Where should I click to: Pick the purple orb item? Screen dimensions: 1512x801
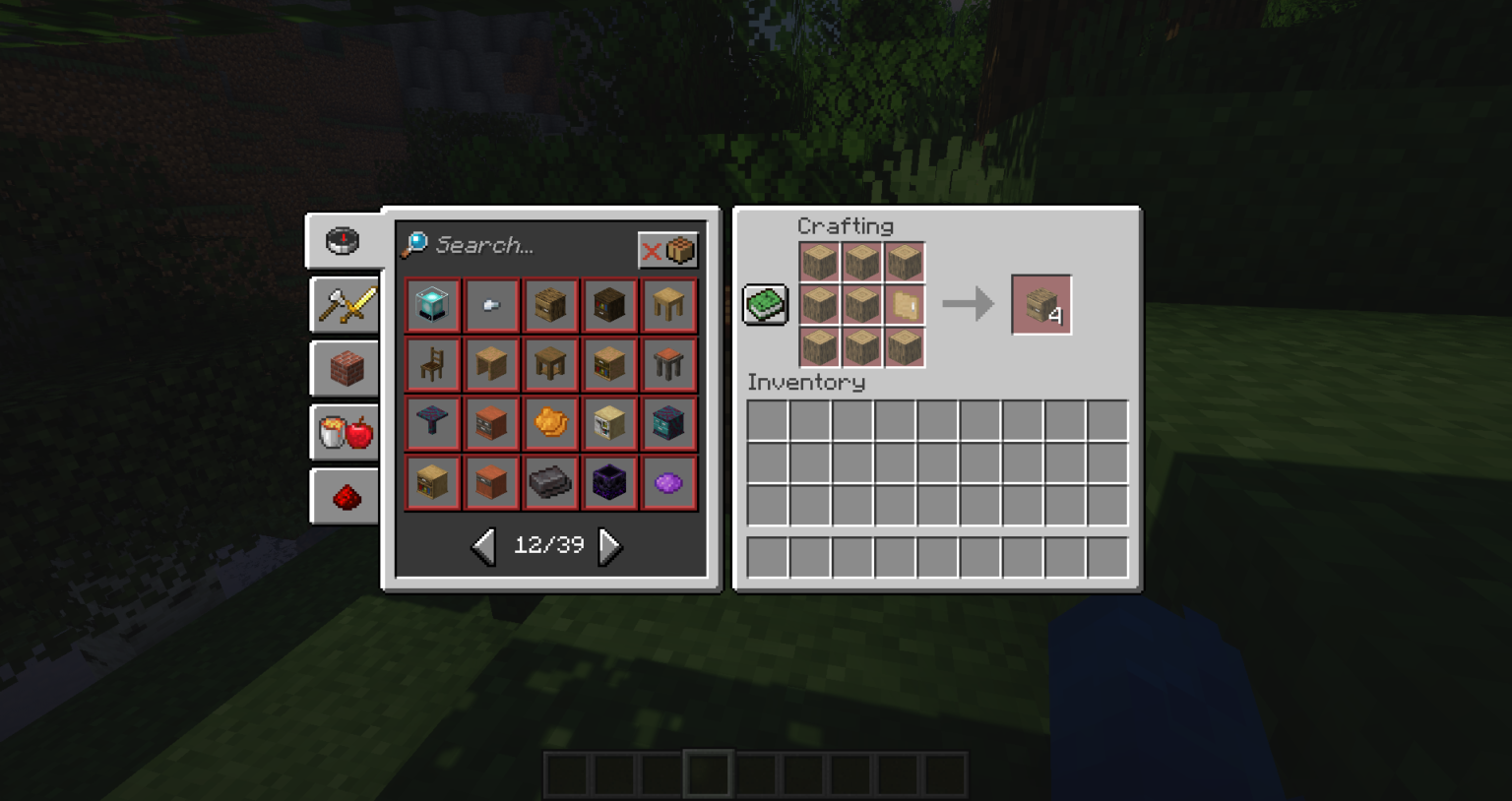(669, 482)
